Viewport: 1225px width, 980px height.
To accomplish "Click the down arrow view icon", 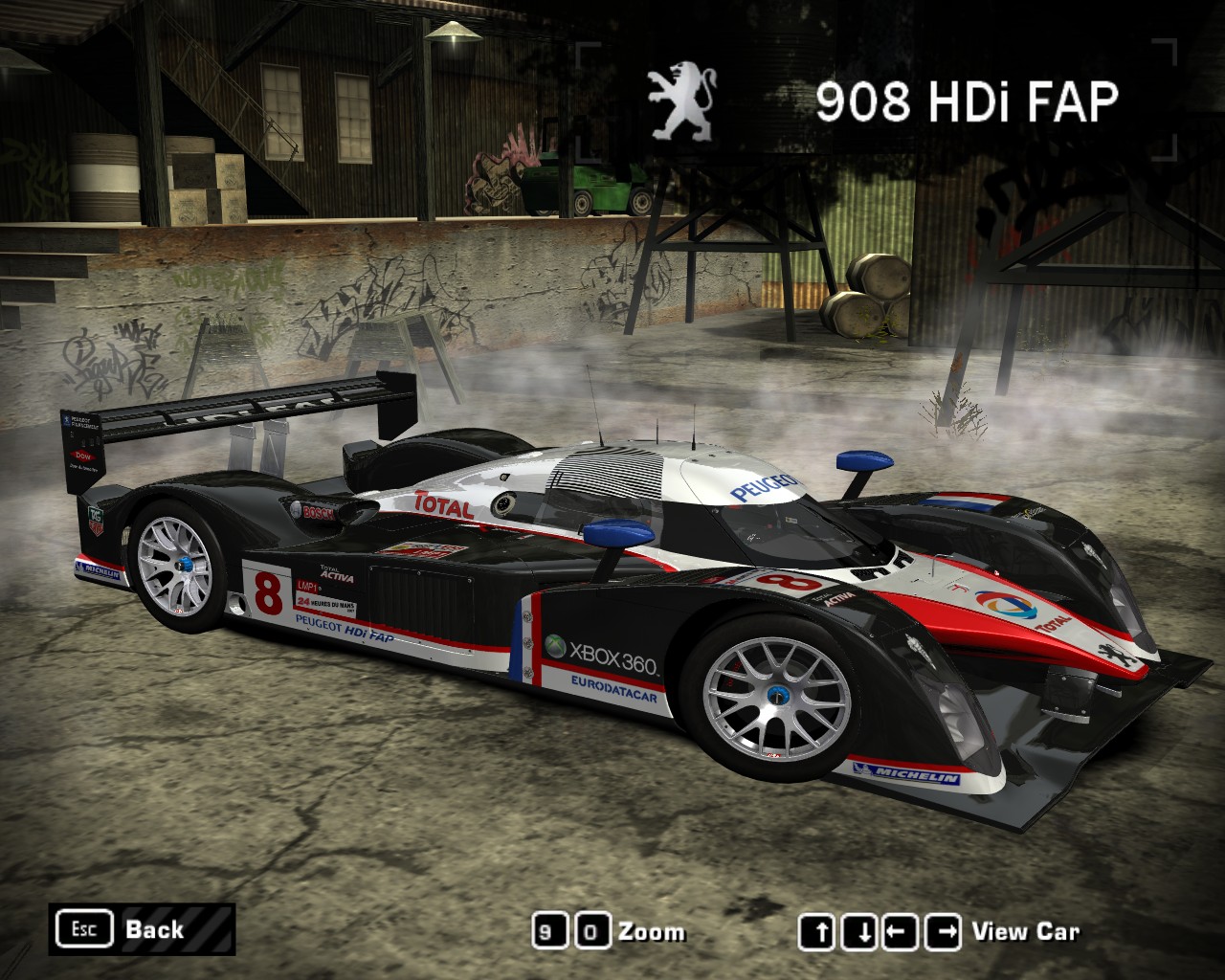I will point(858,931).
